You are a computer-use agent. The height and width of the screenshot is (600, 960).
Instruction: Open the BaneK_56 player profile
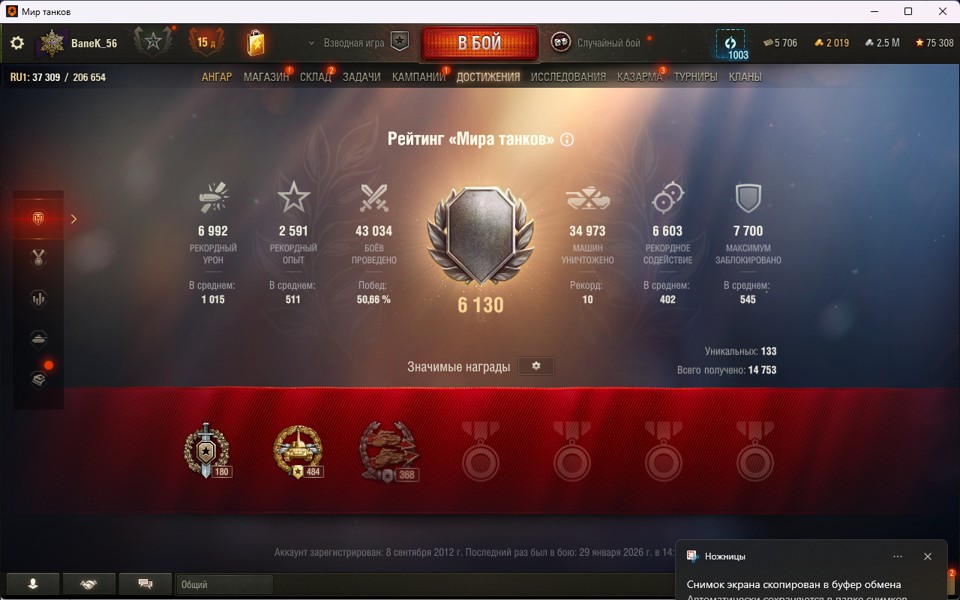click(x=93, y=43)
